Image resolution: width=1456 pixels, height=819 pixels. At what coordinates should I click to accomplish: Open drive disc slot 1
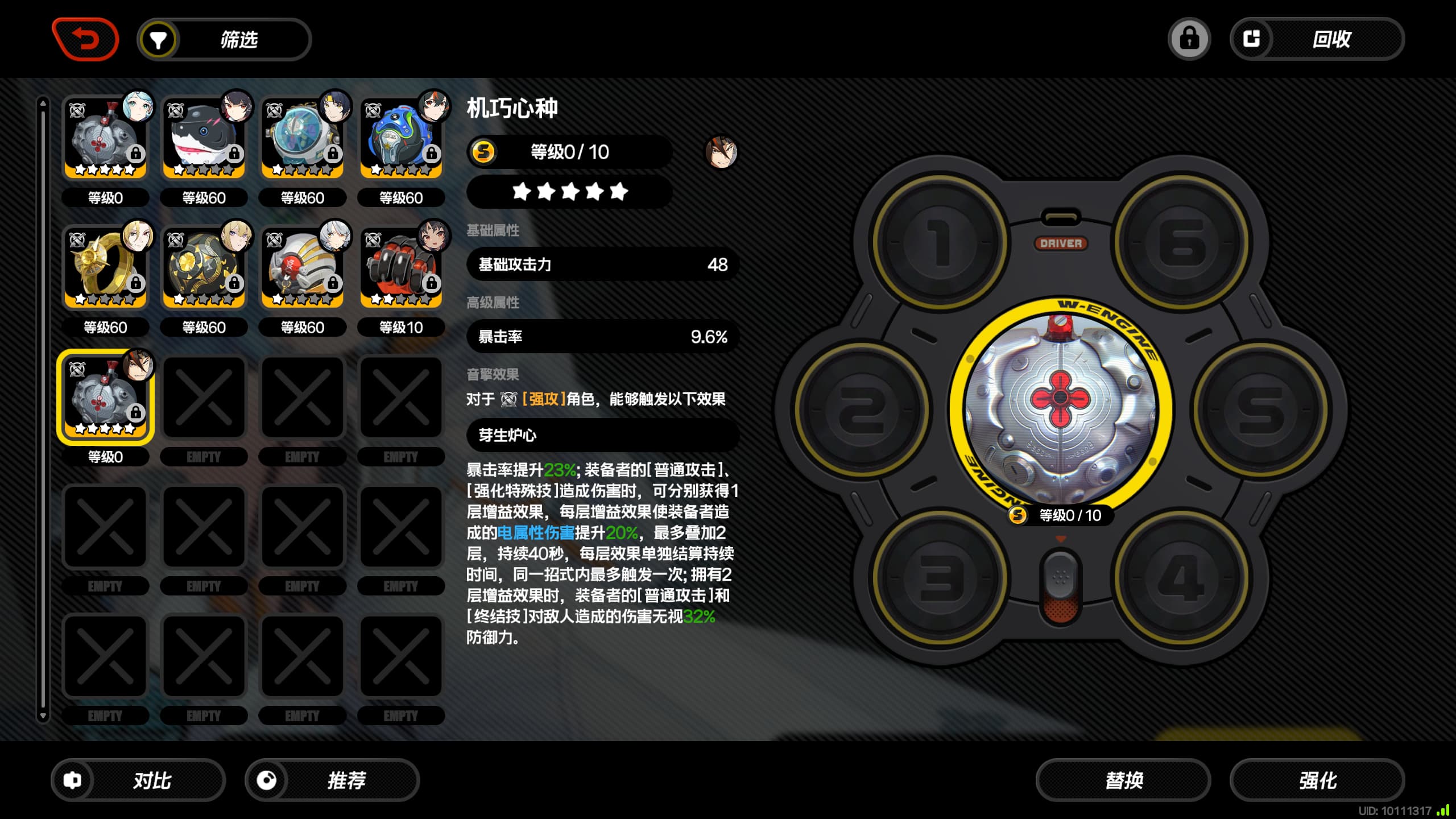click(x=940, y=243)
